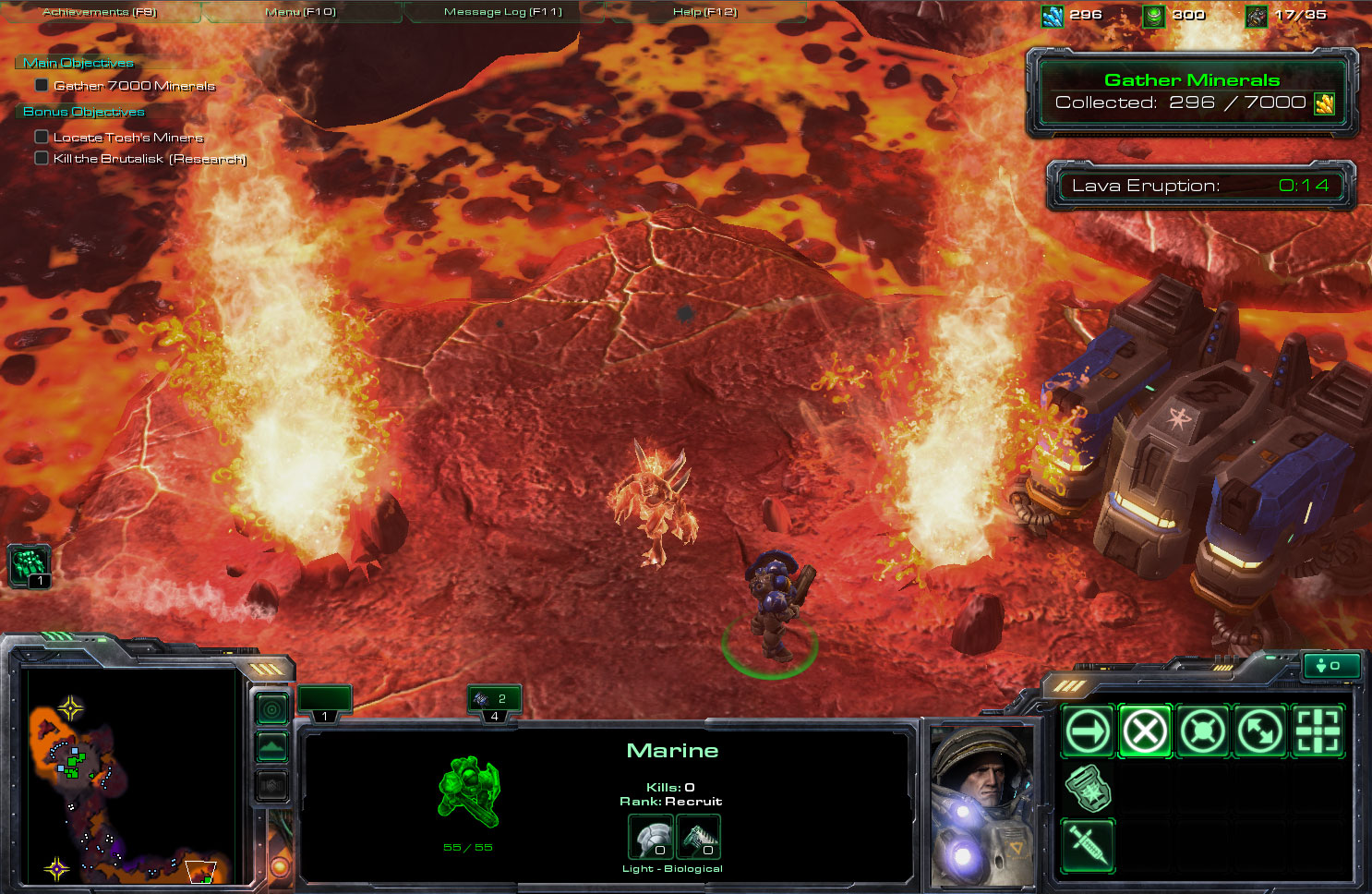Issue the Attack command
Screen dimensions: 1372x894
tap(1318, 731)
